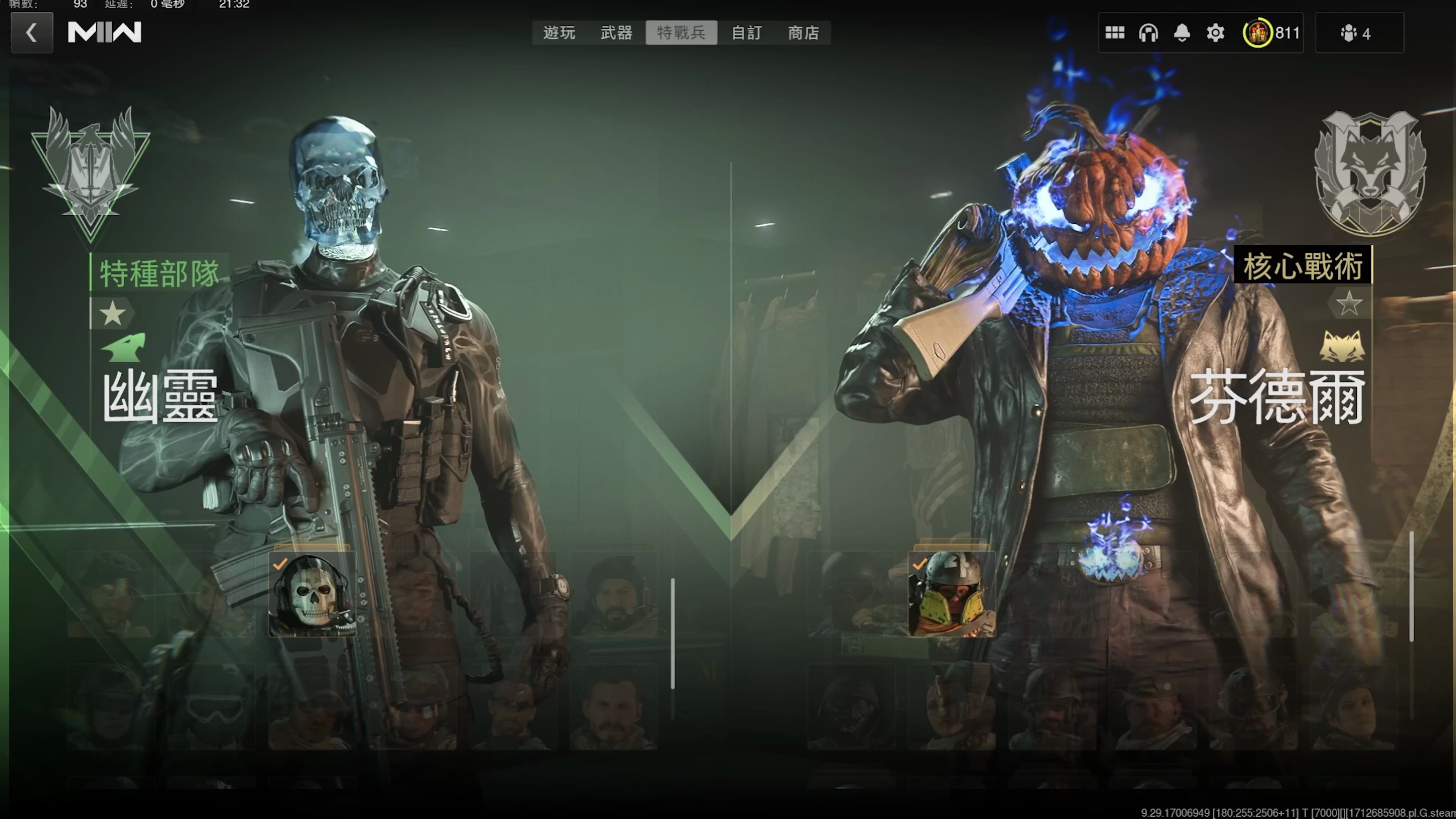
Task: Toggle the favorite star under 特種部隊
Action: pyautogui.click(x=113, y=314)
